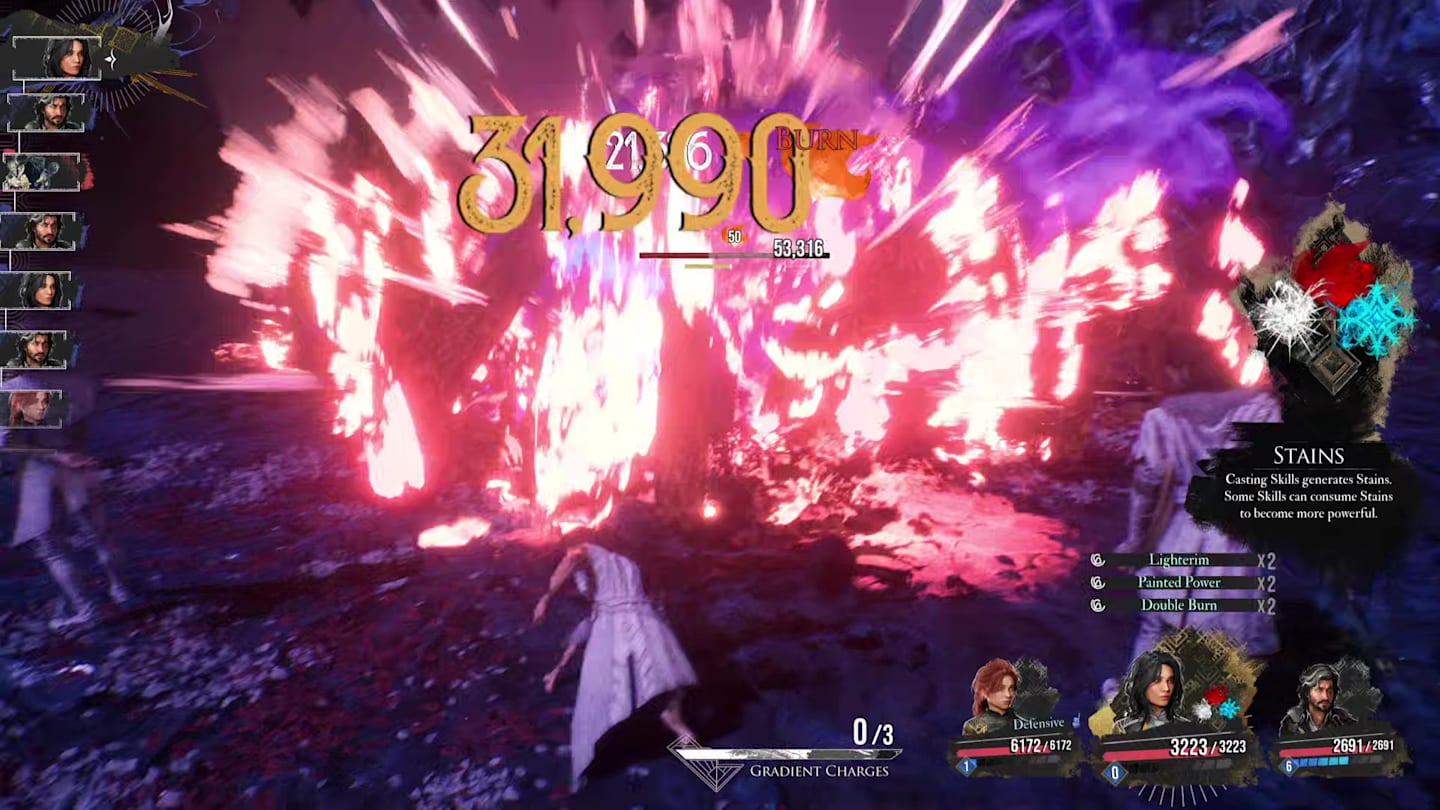Click the Painted Power effect entry
Viewport: 1440px width, 810px height.
[x=1178, y=583]
